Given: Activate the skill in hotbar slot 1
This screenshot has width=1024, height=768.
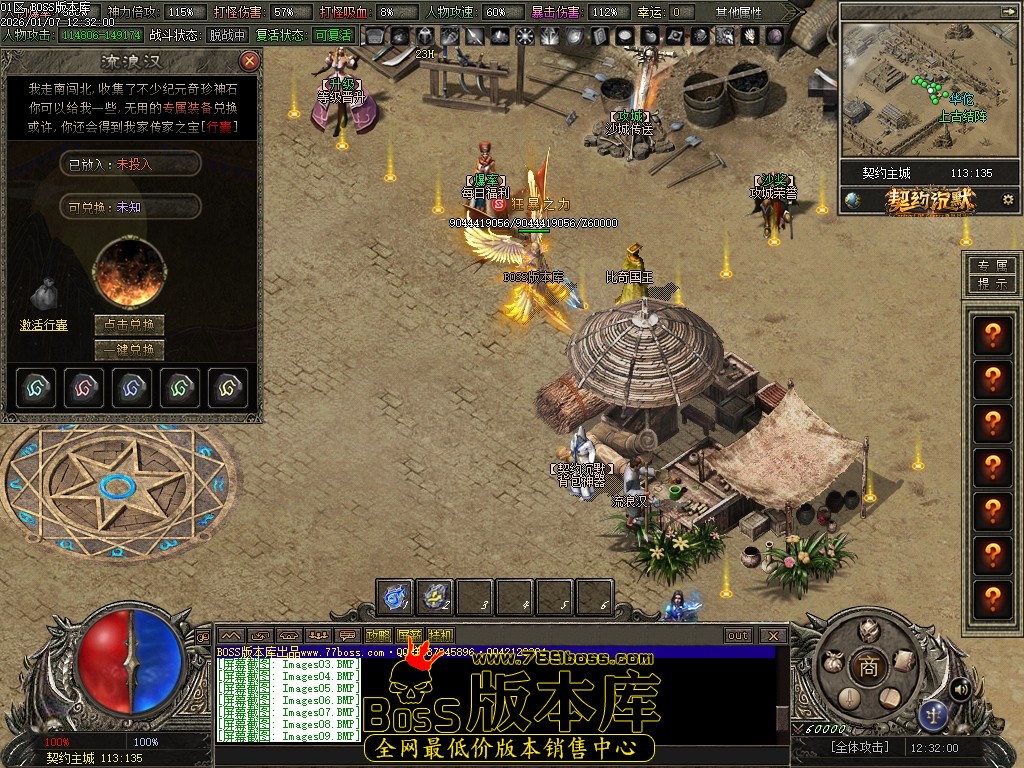Looking at the screenshot, I should [x=395, y=597].
